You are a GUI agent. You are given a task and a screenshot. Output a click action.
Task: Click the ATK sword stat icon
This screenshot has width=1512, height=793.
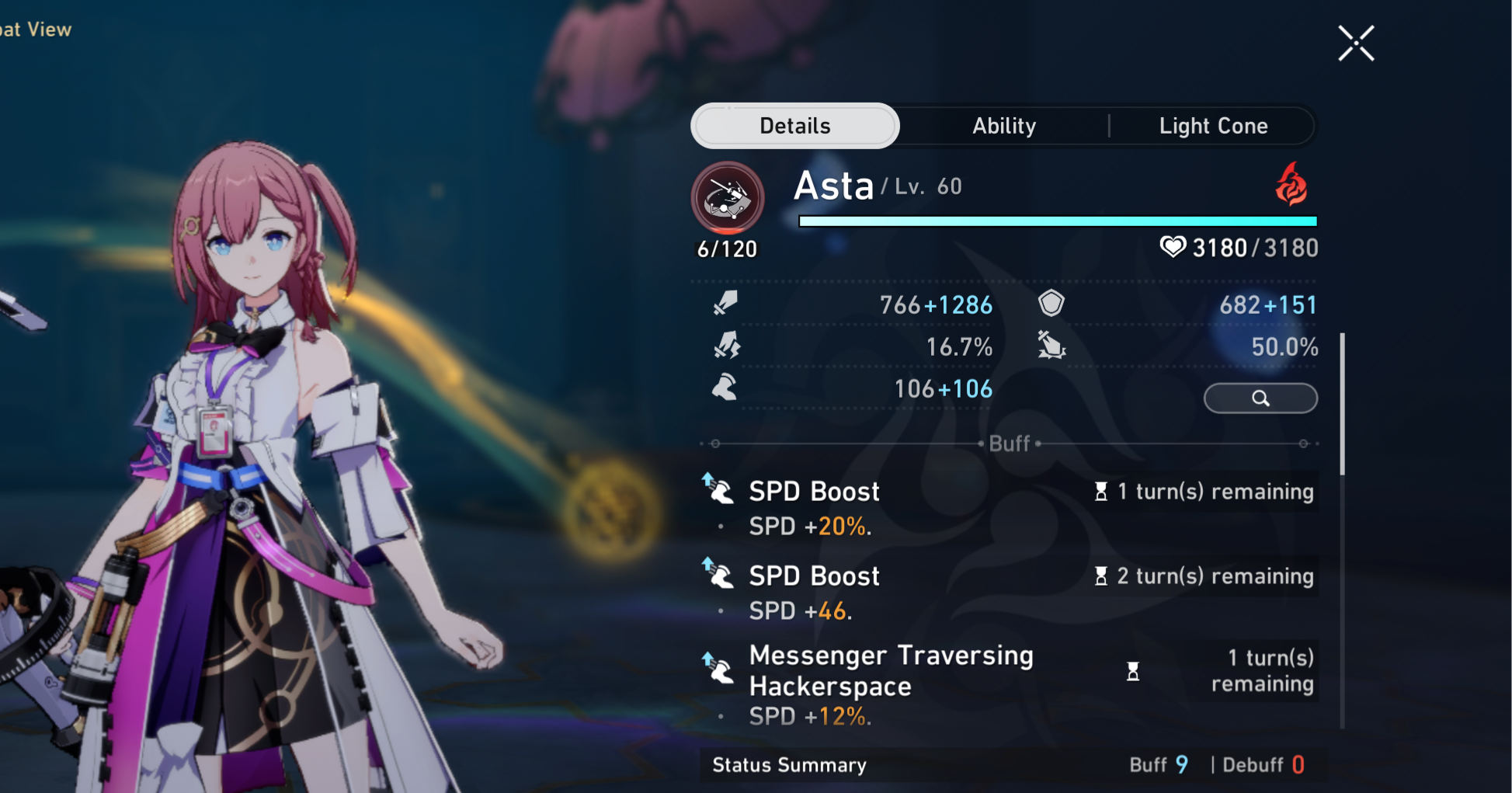click(x=725, y=304)
